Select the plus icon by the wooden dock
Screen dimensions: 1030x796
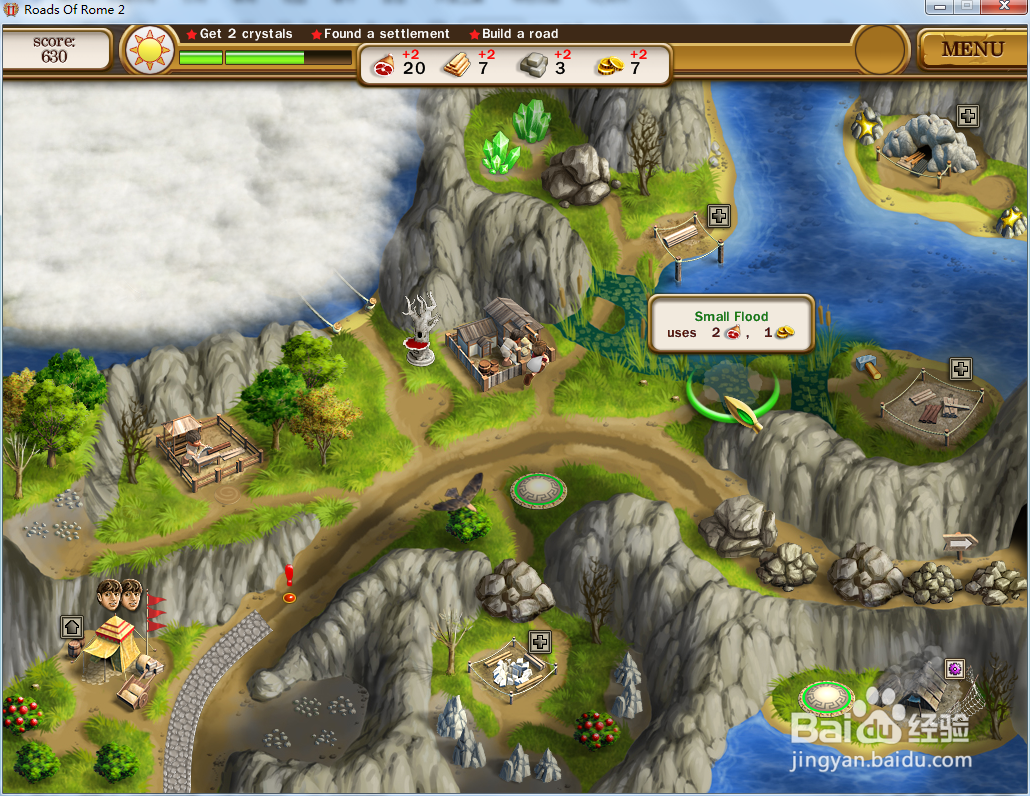(719, 215)
